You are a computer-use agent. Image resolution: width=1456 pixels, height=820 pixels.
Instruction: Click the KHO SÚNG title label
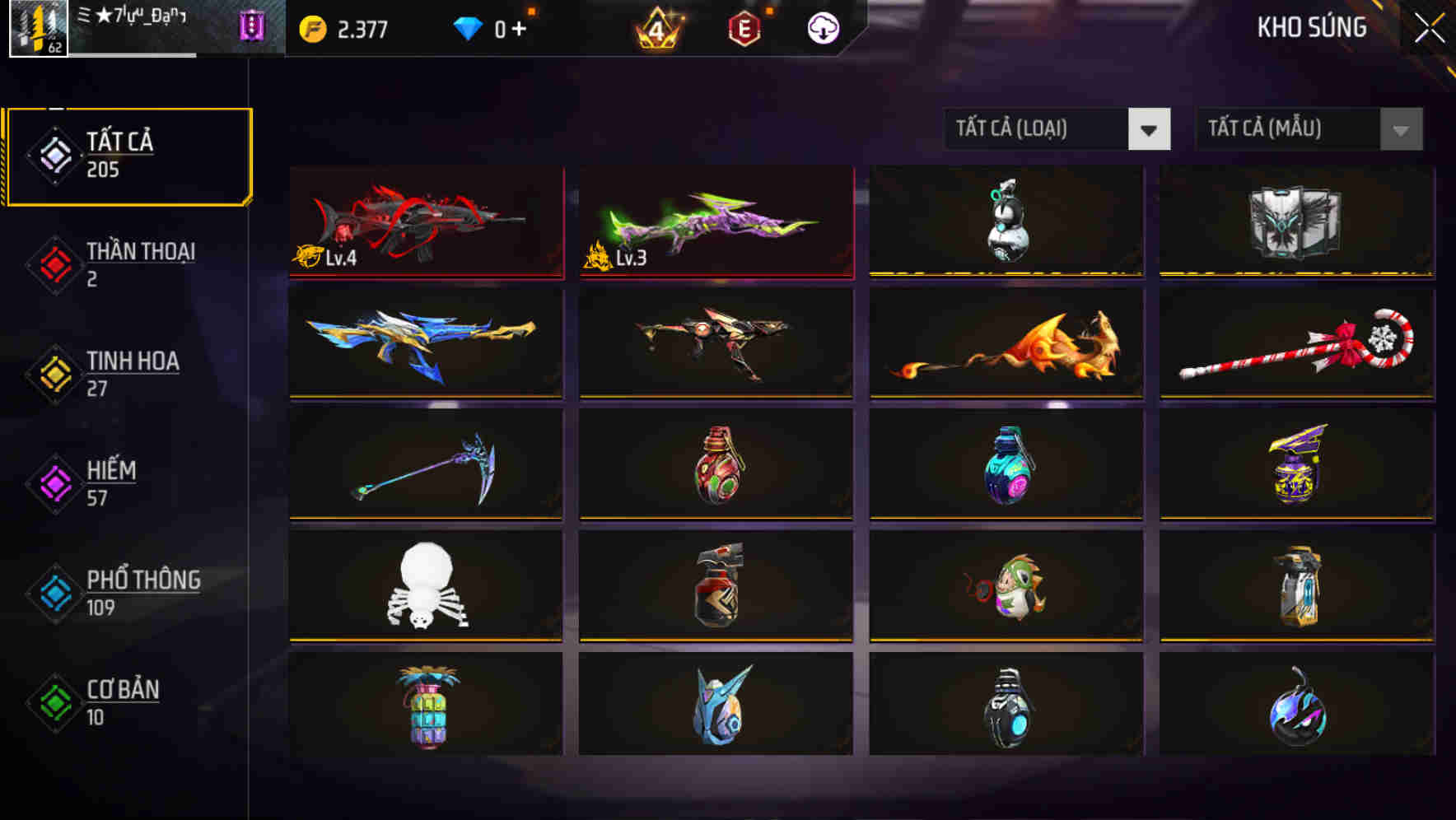1311,27
